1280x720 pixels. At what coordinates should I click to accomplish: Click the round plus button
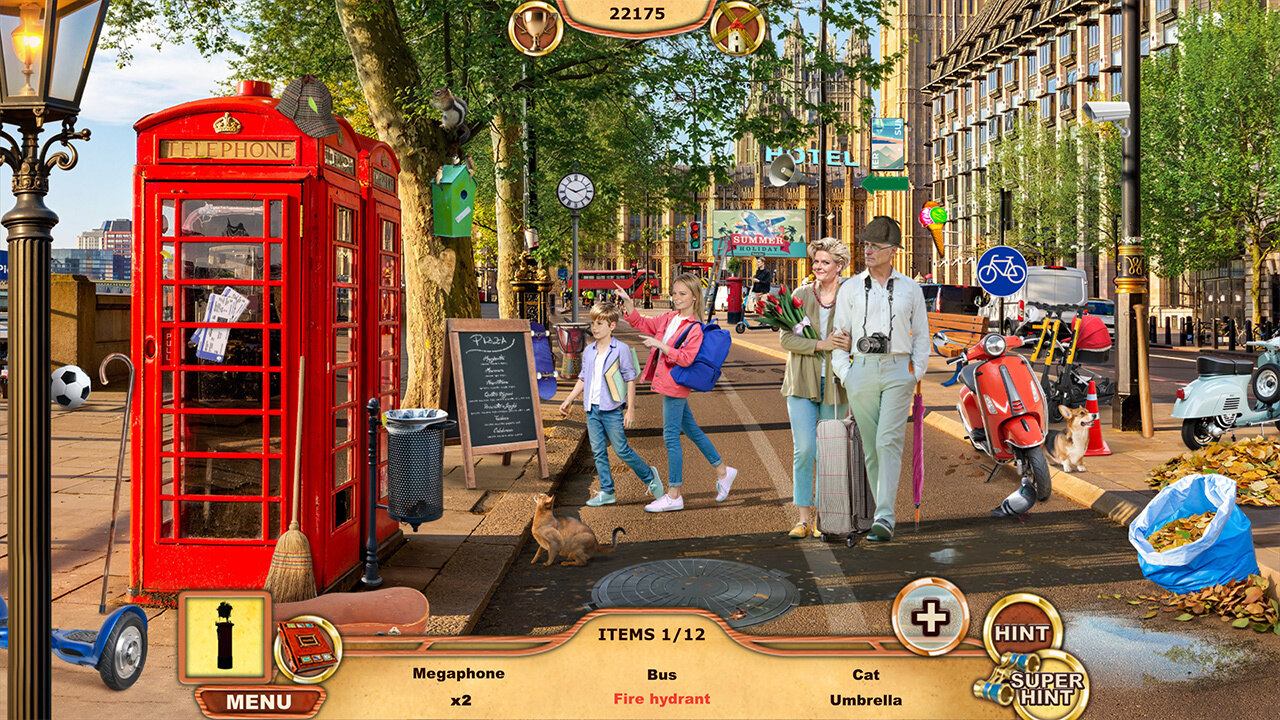(930, 617)
